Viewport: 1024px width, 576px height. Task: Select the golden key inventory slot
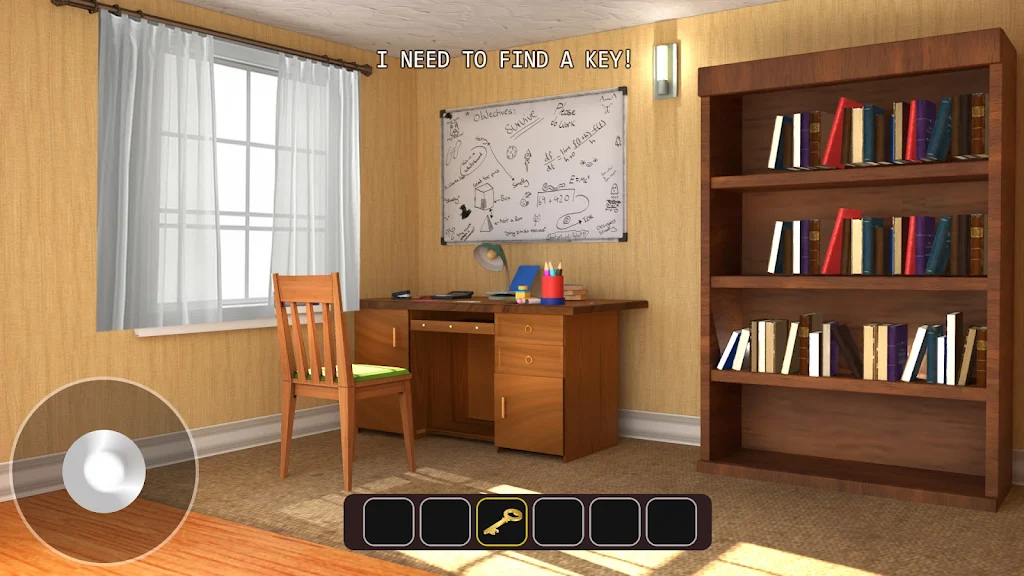(501, 522)
